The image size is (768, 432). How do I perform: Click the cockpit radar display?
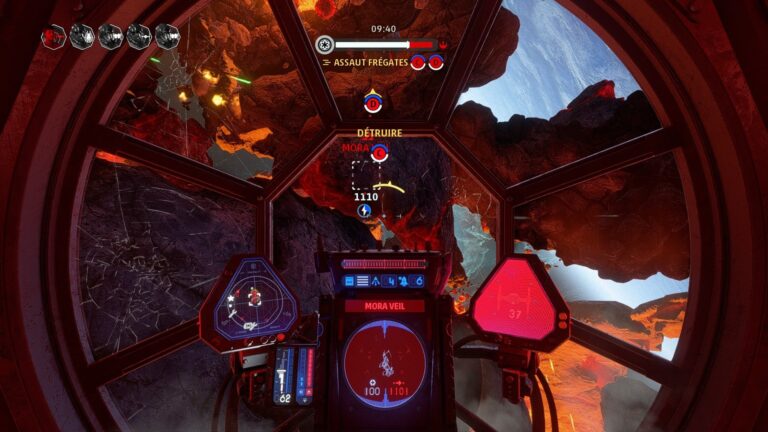[x=249, y=298]
